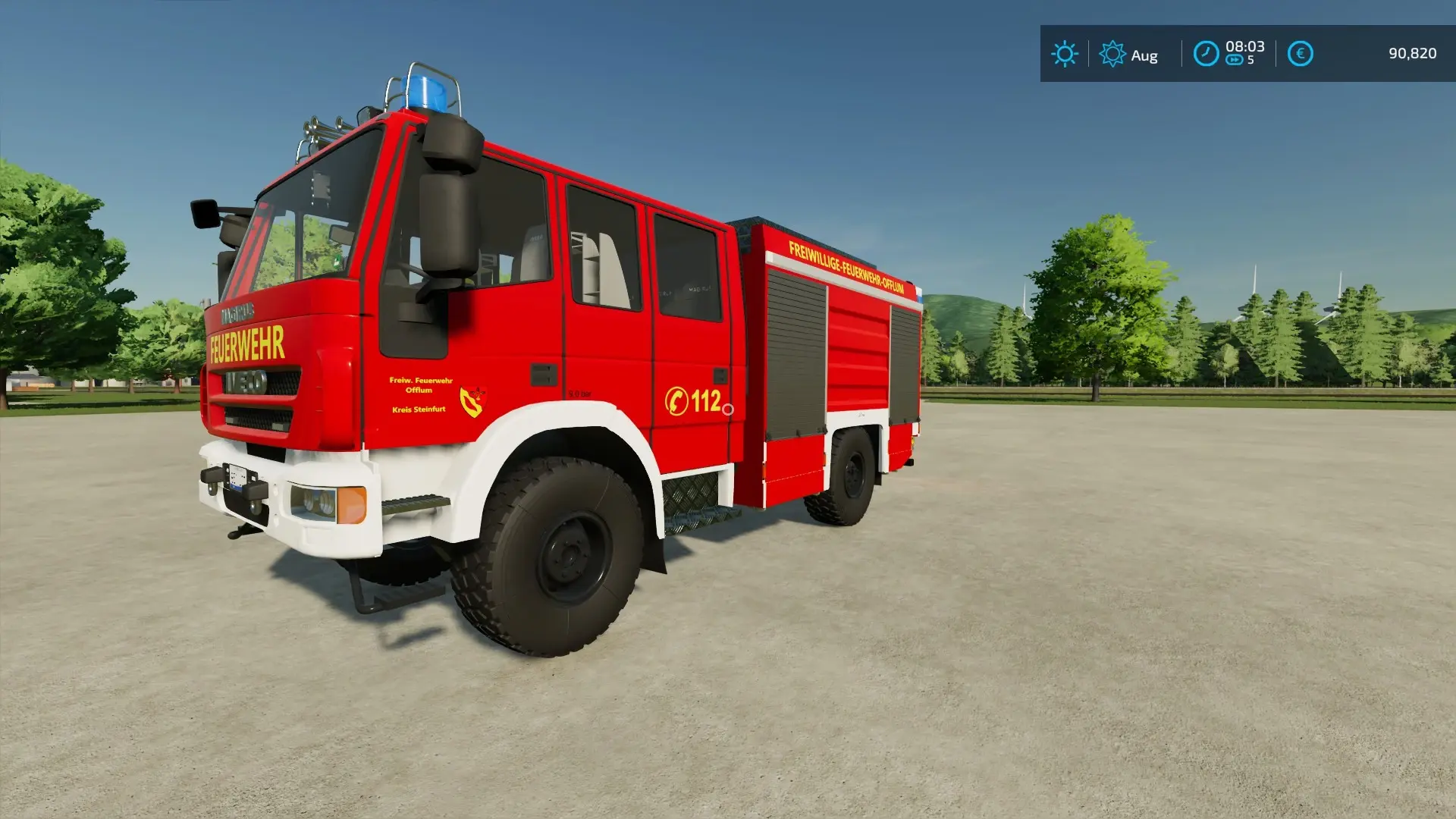Click the current weather sun icon

[x=1065, y=54]
